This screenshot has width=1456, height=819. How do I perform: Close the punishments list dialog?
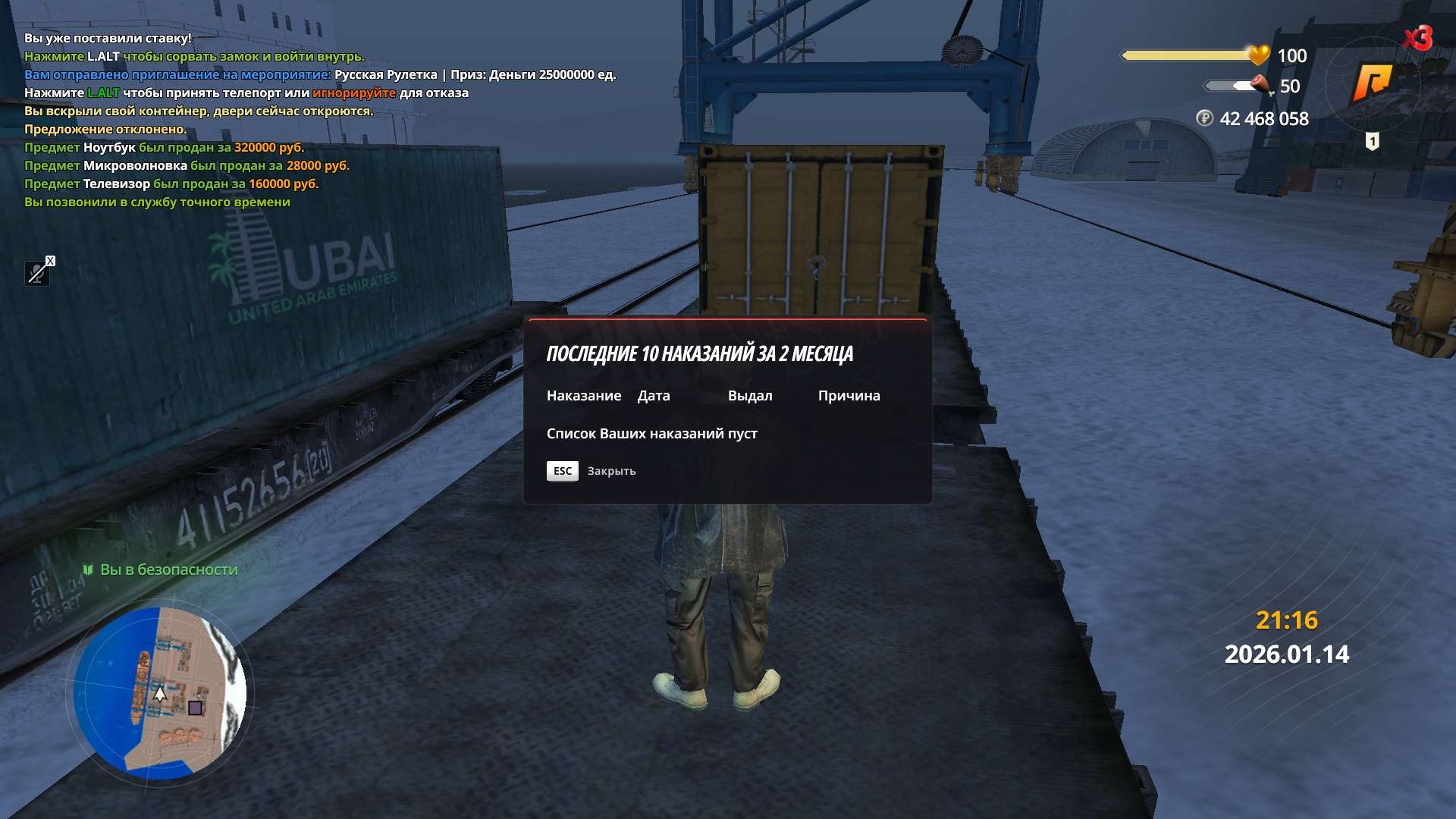[563, 471]
